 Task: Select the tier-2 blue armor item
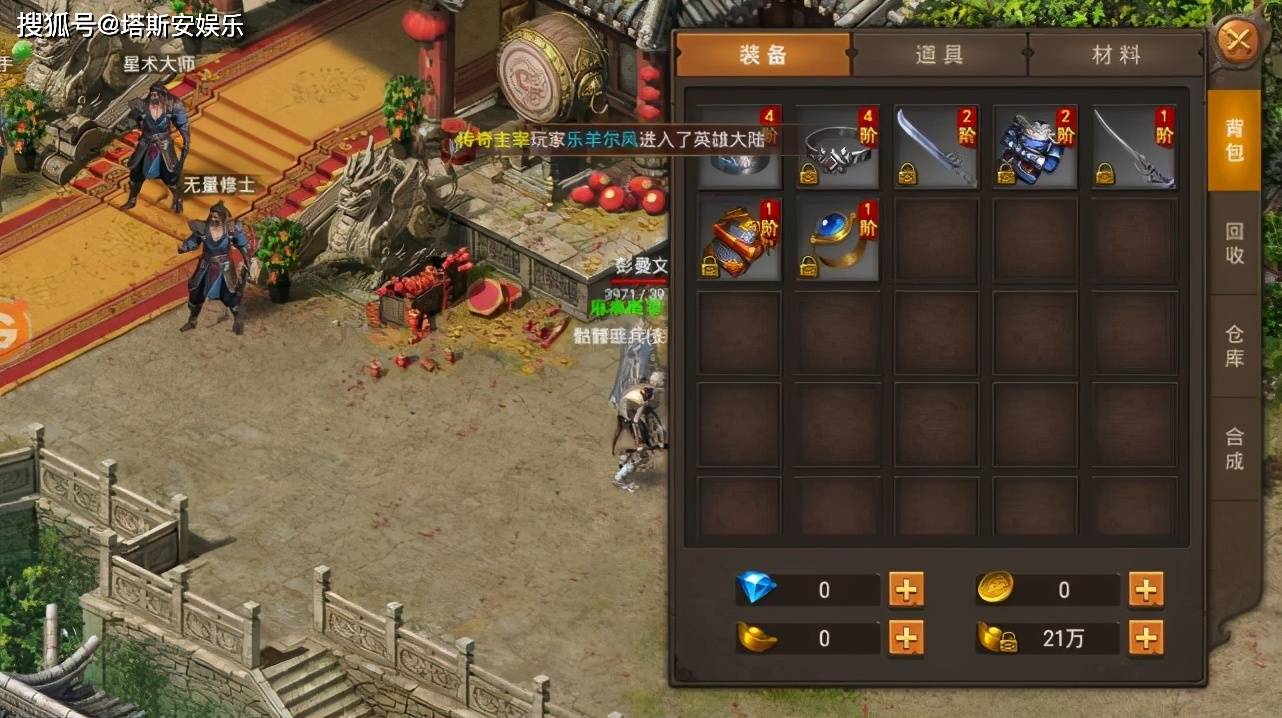coord(1035,147)
